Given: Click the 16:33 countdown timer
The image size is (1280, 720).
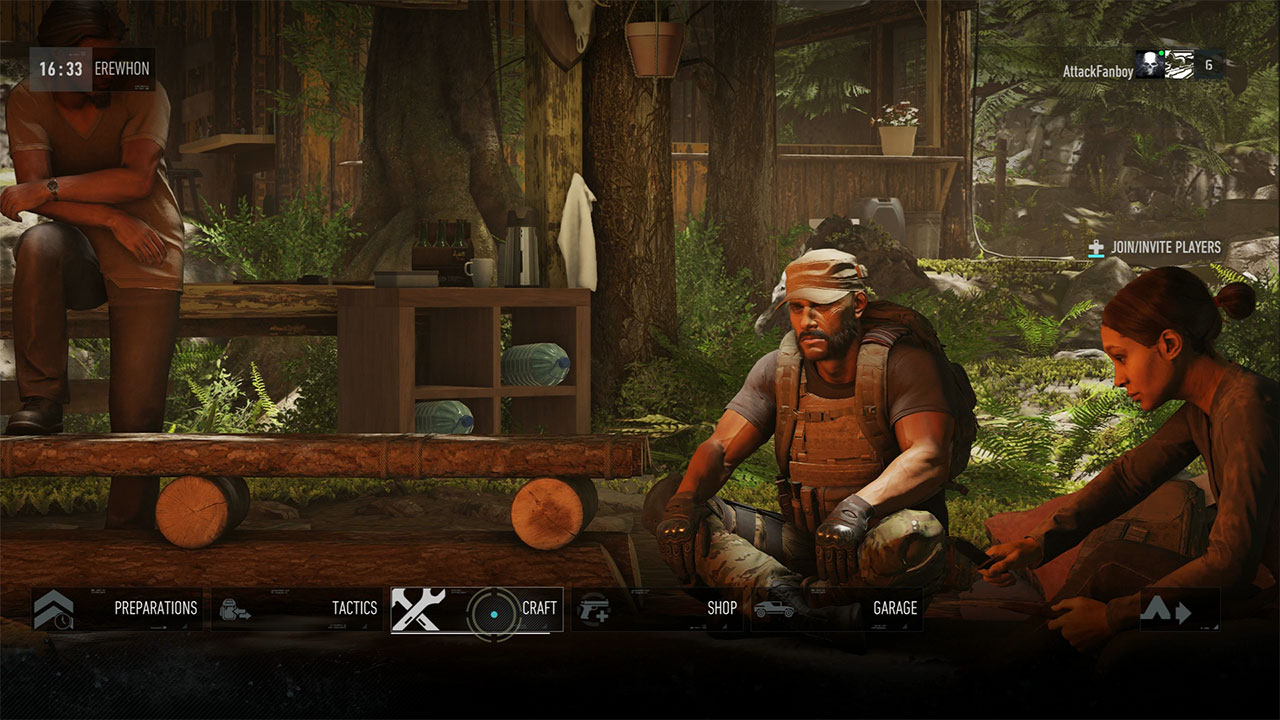Looking at the screenshot, I should (x=60, y=70).
